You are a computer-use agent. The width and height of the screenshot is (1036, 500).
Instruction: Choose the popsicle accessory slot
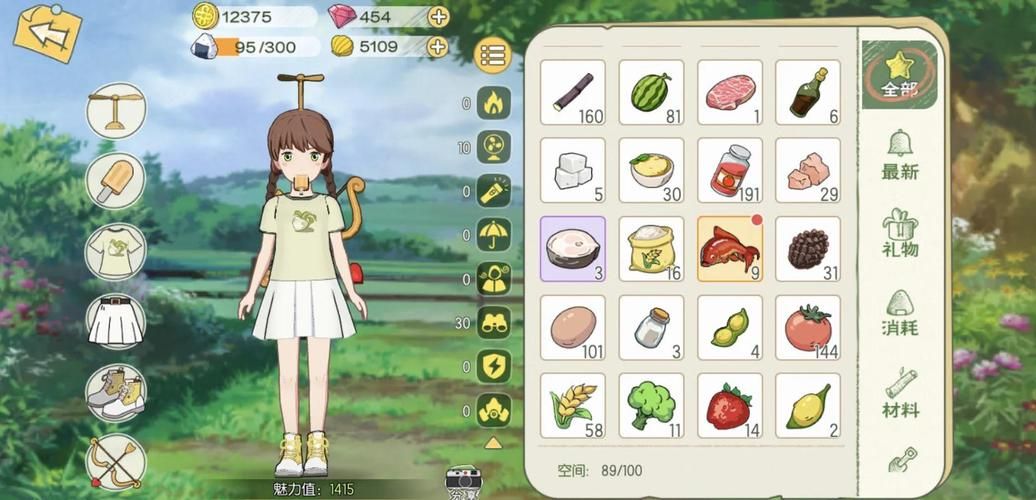click(x=116, y=181)
